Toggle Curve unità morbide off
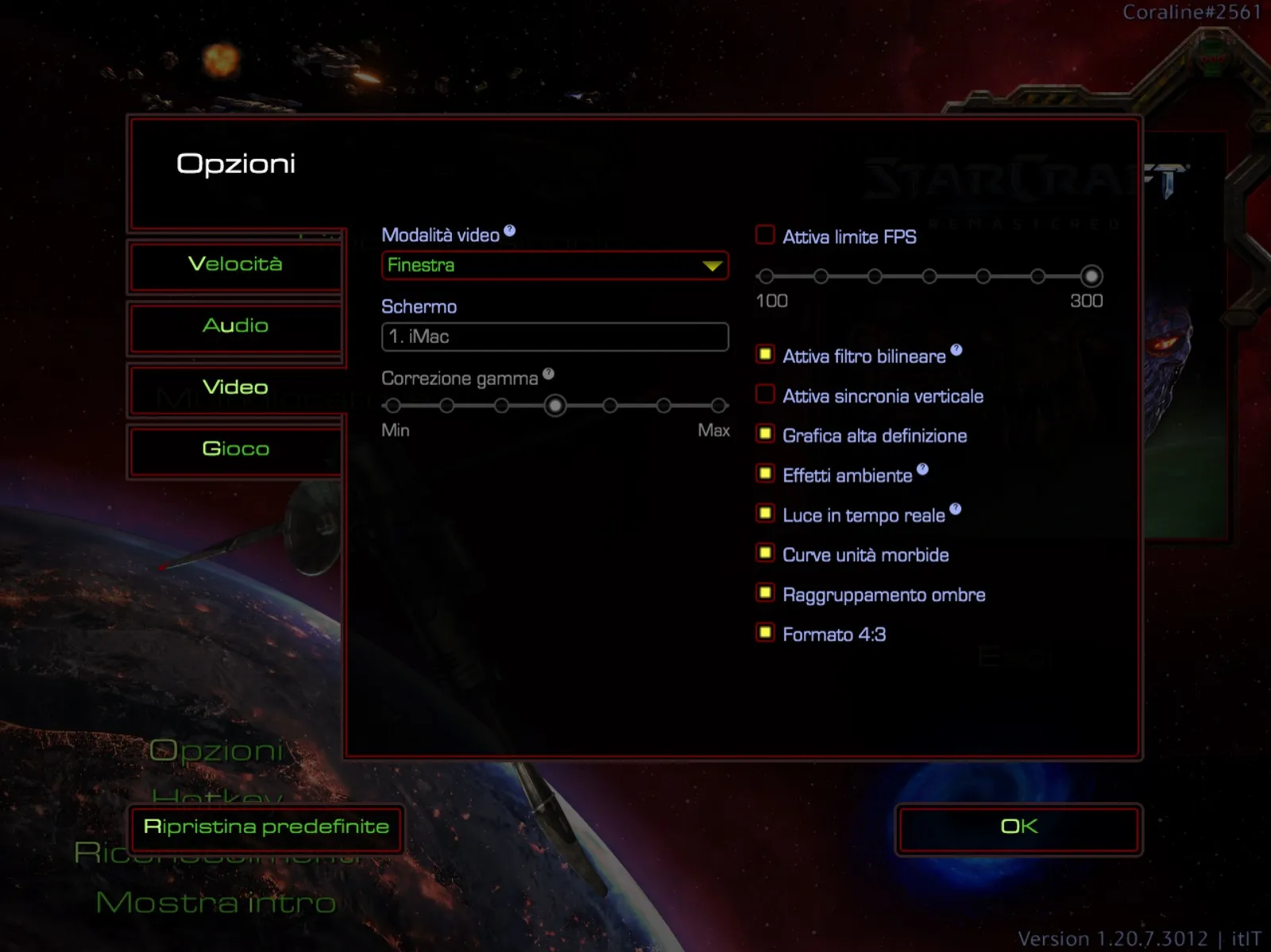Image resolution: width=1271 pixels, height=952 pixels. pyautogui.click(x=764, y=553)
